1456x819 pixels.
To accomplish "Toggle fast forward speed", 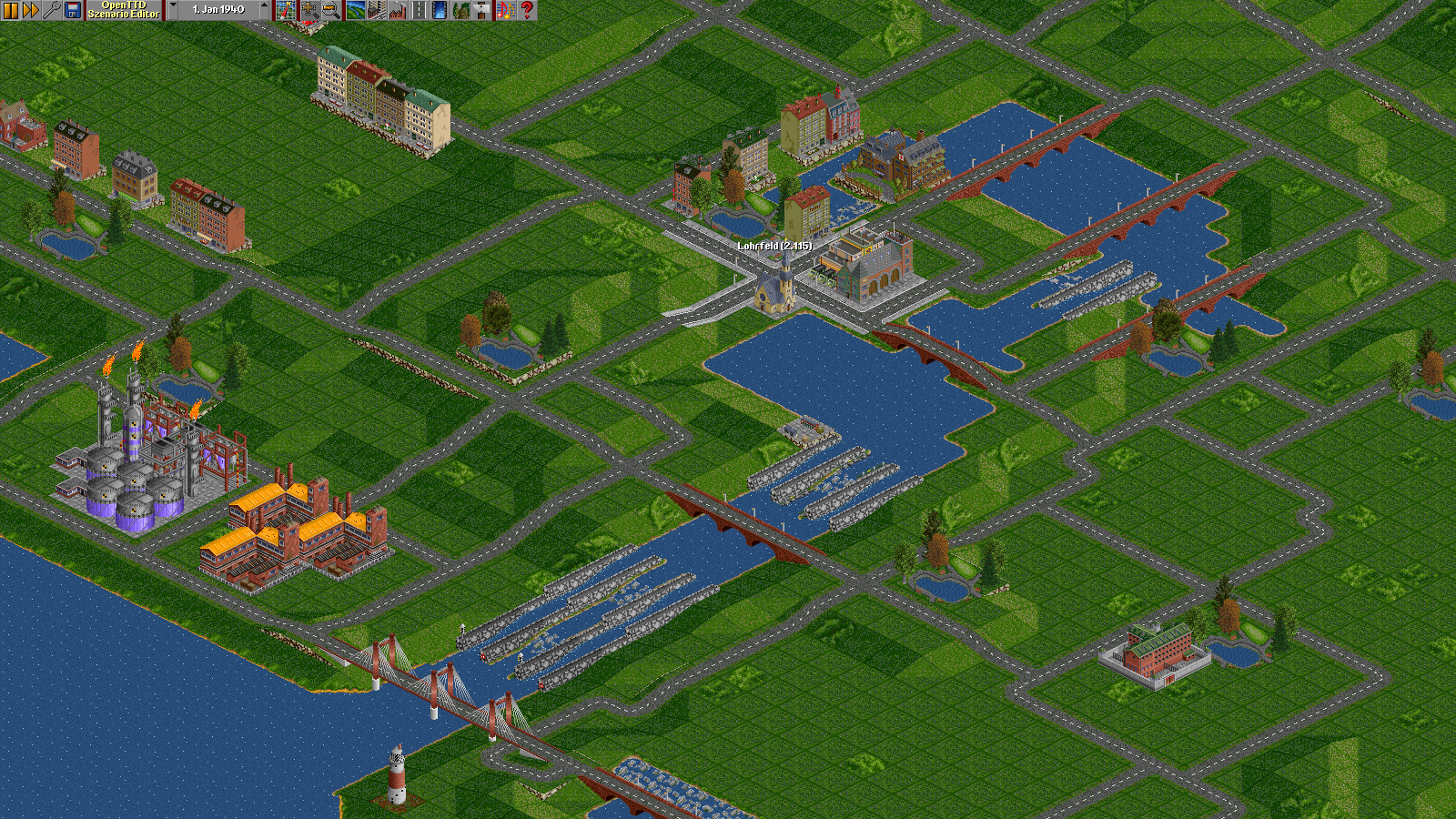I will [x=30, y=10].
